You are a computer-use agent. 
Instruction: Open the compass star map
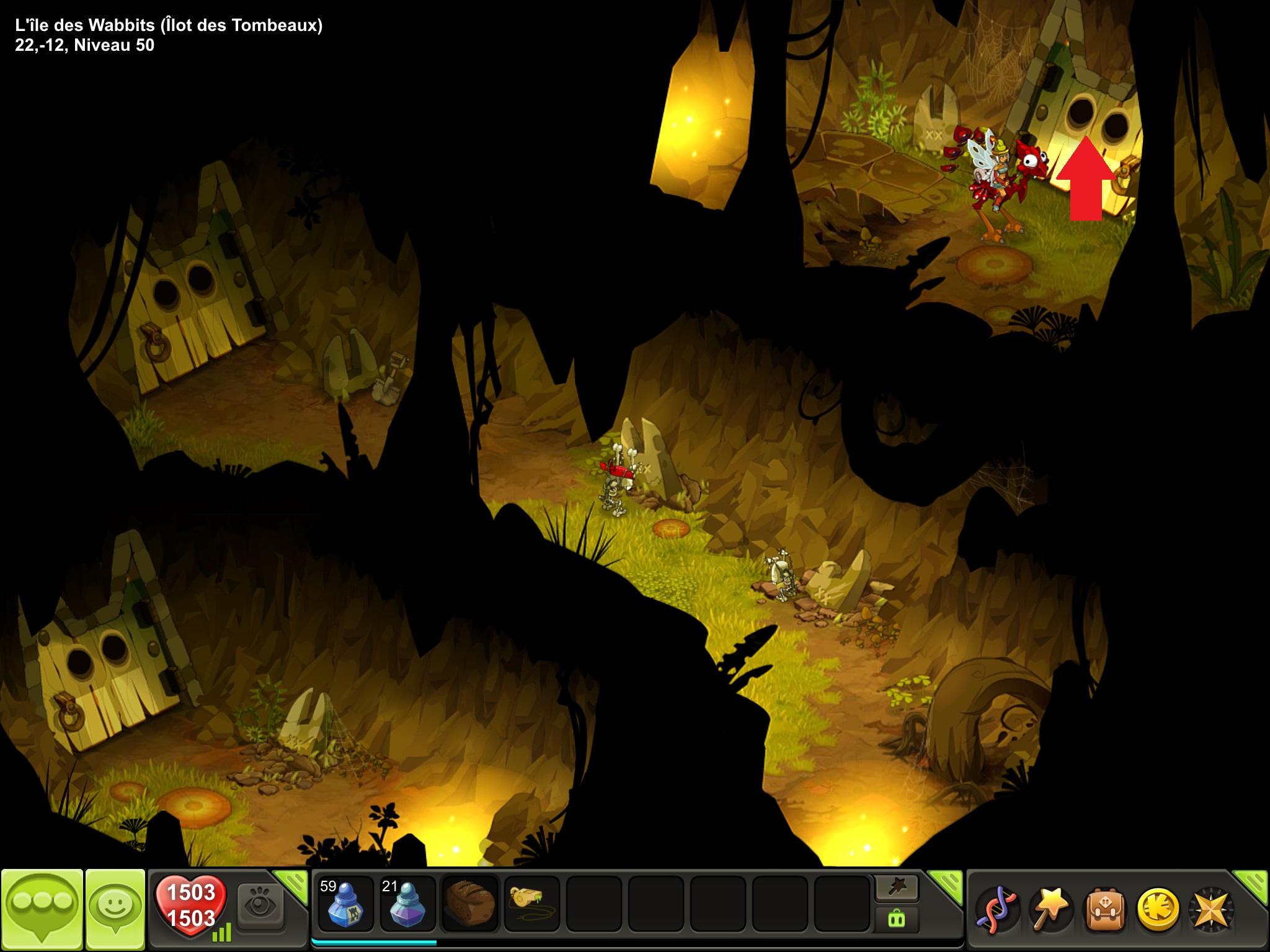coord(1210,909)
